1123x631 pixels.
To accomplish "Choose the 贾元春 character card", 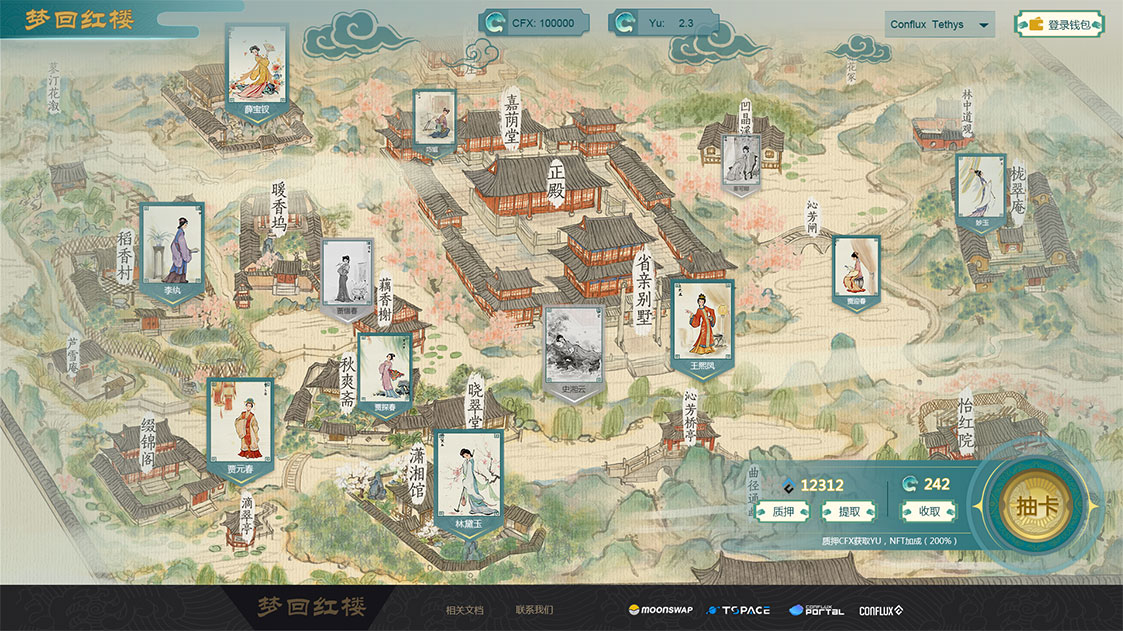I will [239, 432].
